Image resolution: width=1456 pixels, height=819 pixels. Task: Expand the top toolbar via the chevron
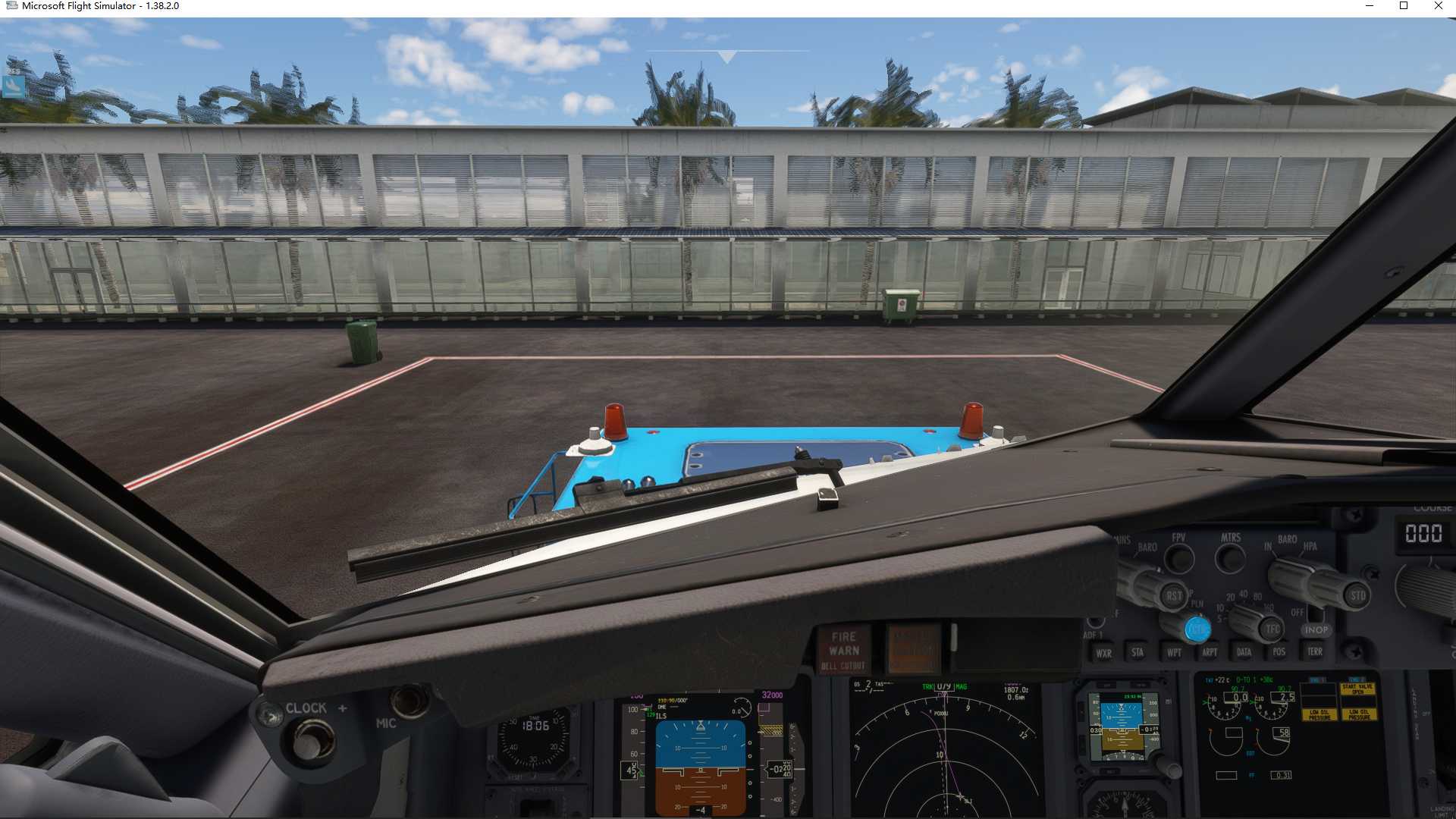[x=726, y=55]
